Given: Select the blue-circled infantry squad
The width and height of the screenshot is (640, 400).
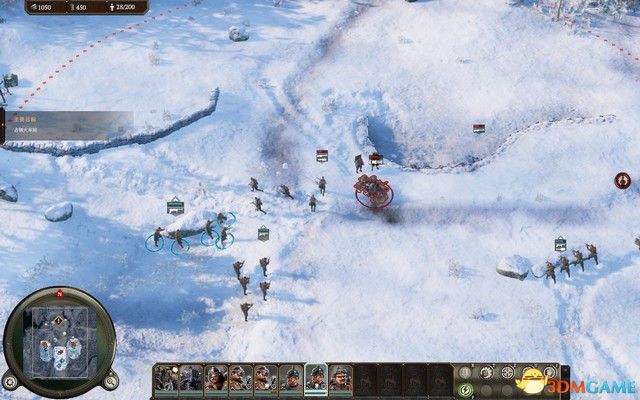Looking at the screenshot, I should pos(190,236).
